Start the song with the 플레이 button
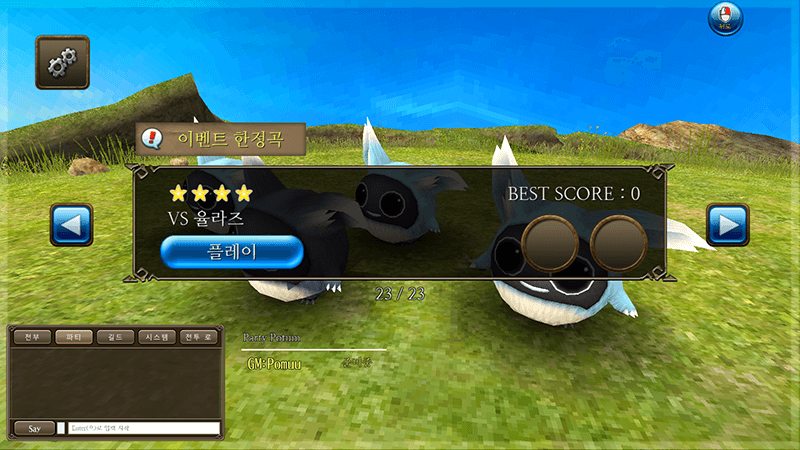The image size is (800, 450). [x=231, y=251]
